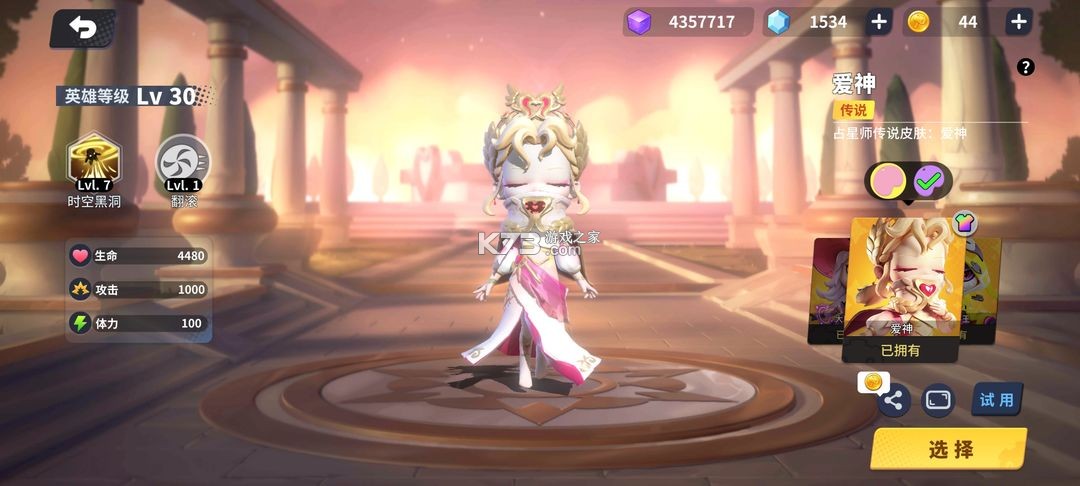Go back using the return arrow button
The height and width of the screenshot is (486, 1080).
[x=83, y=29]
